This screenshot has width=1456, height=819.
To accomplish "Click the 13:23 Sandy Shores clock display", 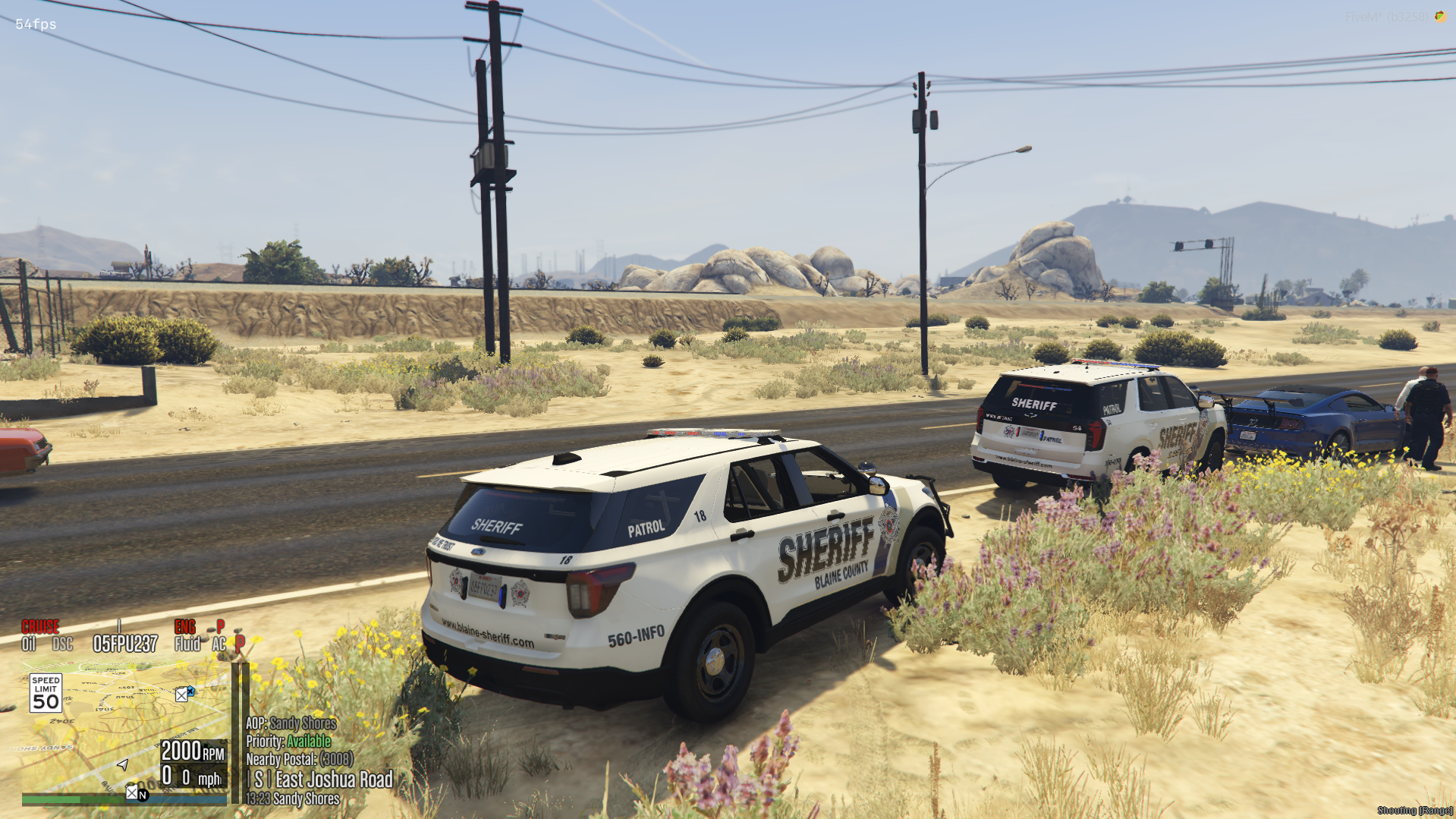I will (x=292, y=798).
